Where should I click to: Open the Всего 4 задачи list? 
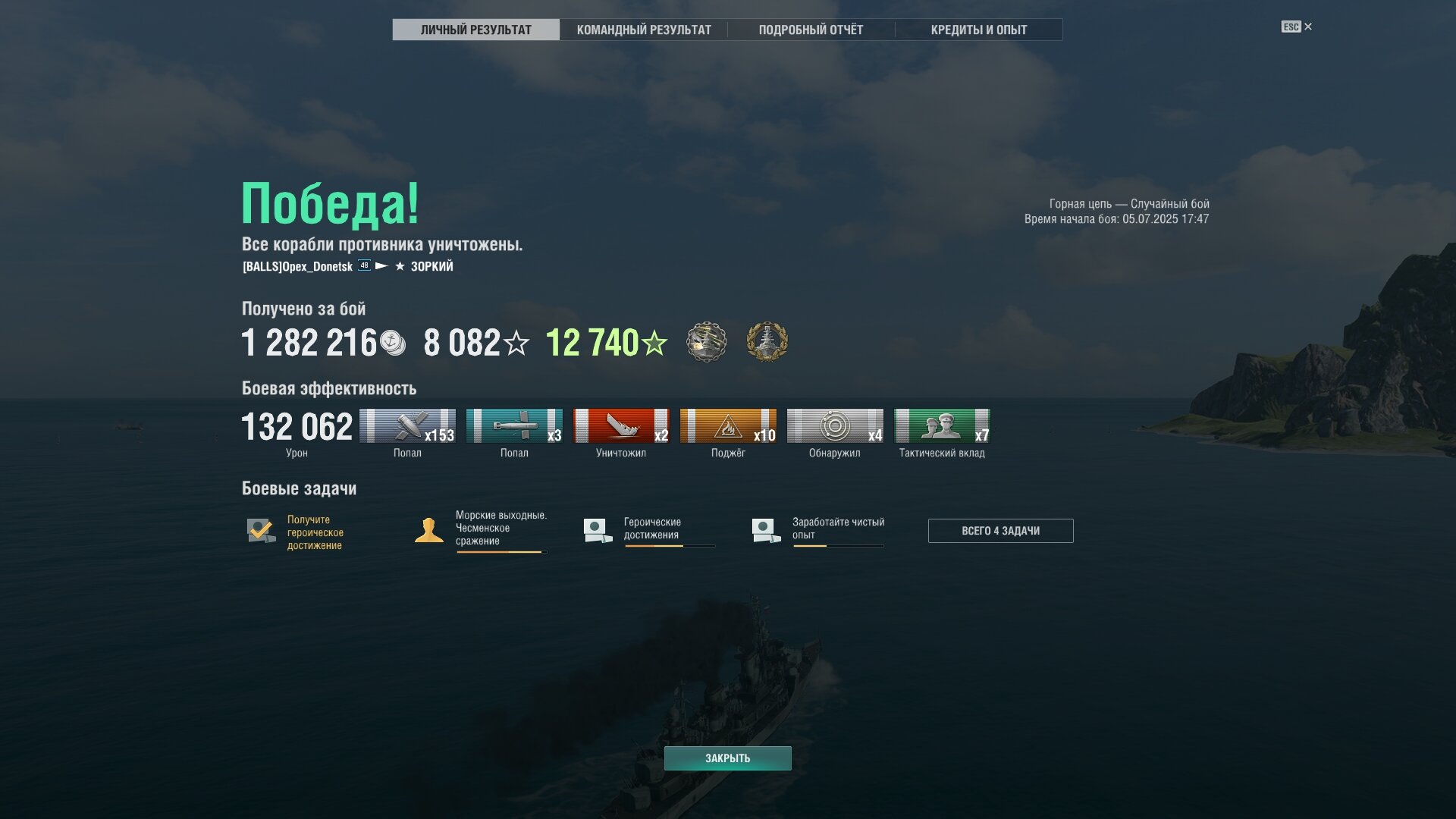[1000, 531]
